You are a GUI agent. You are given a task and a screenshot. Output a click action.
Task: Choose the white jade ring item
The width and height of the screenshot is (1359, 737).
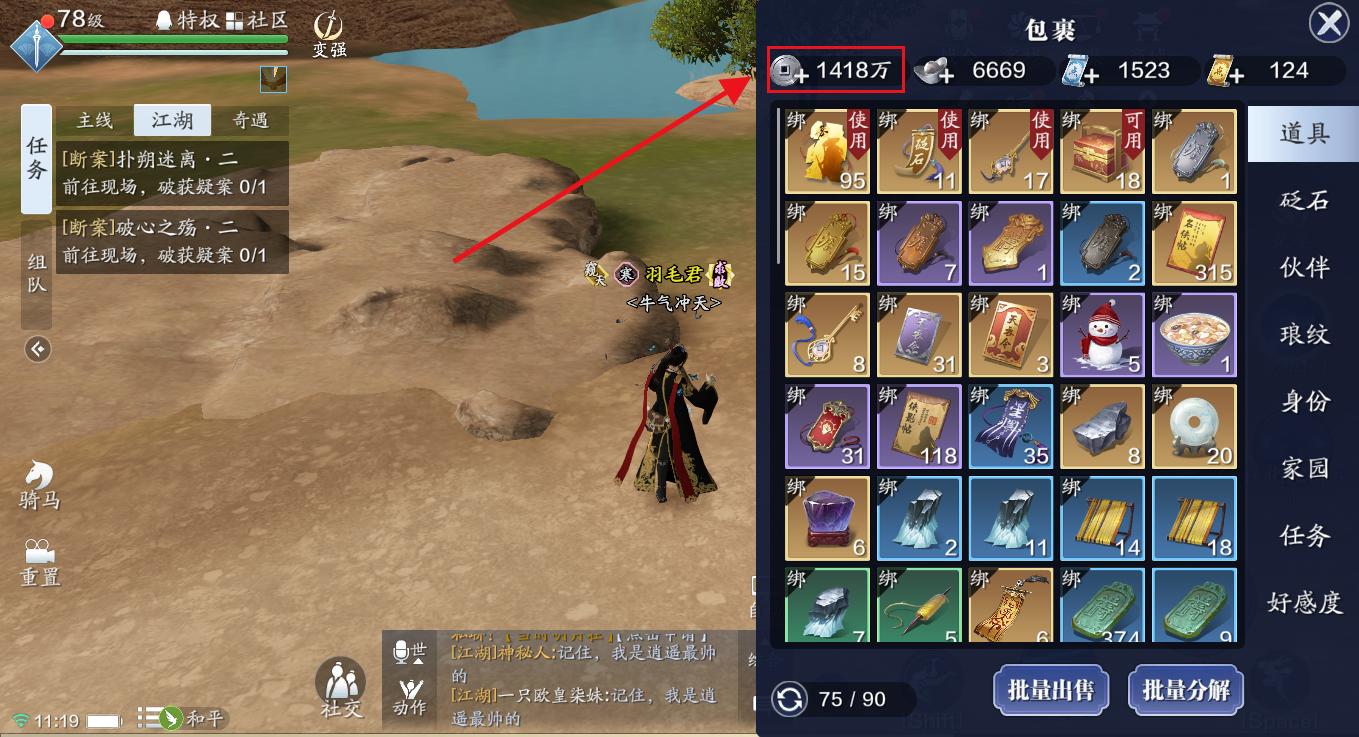click(1194, 427)
